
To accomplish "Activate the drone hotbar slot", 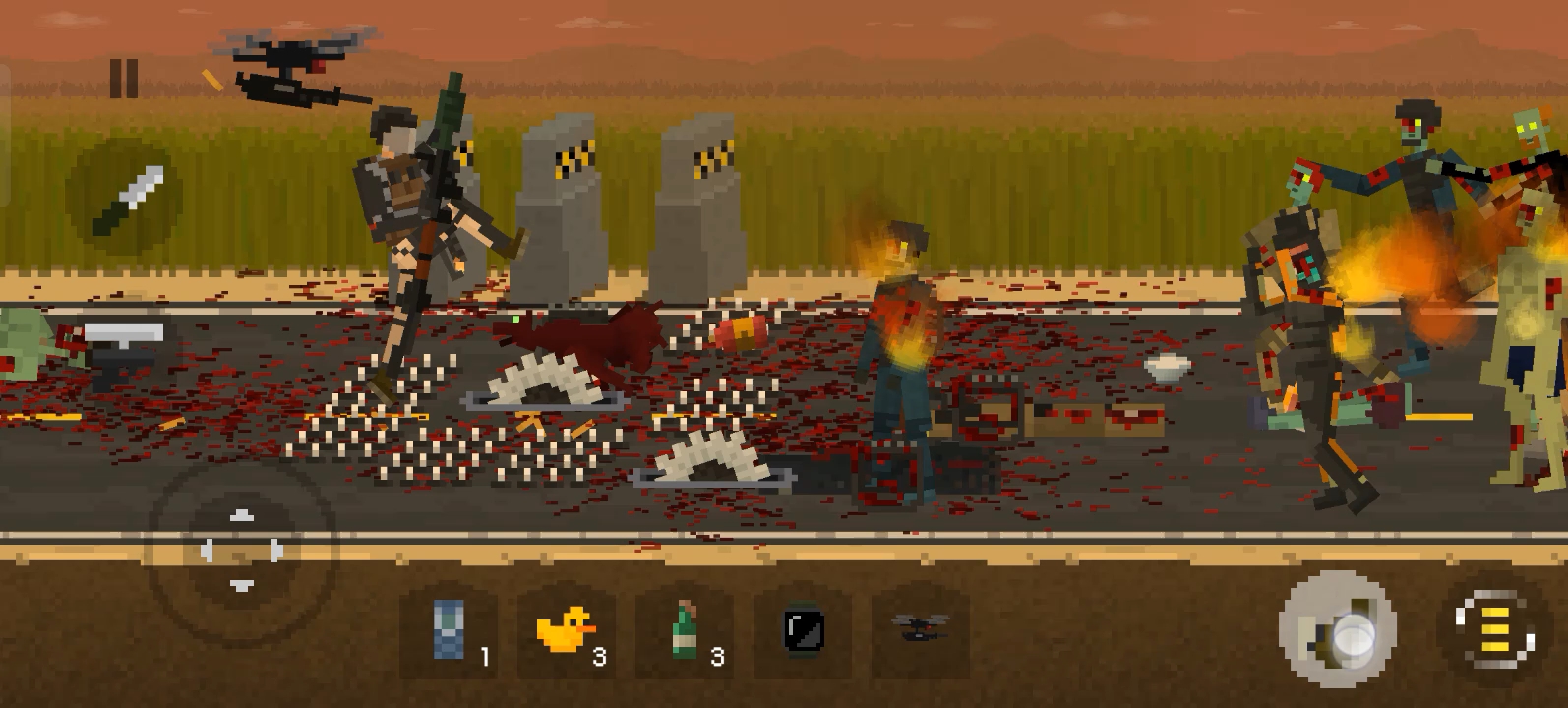I will click(x=920, y=630).
